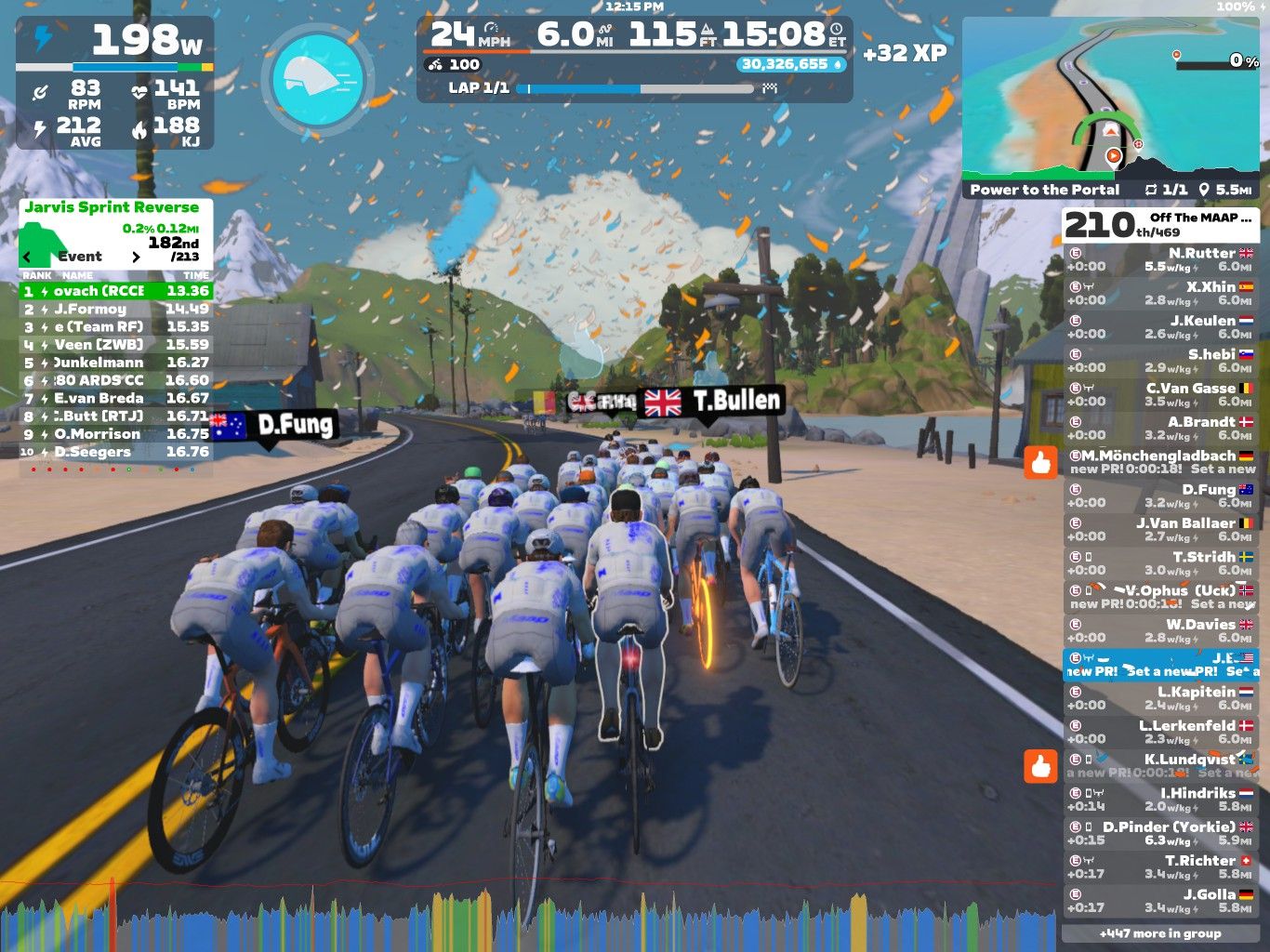Image resolution: width=1270 pixels, height=952 pixels.
Task: Click the lap counter icon beside Power to the Portal
Action: pos(1151,189)
